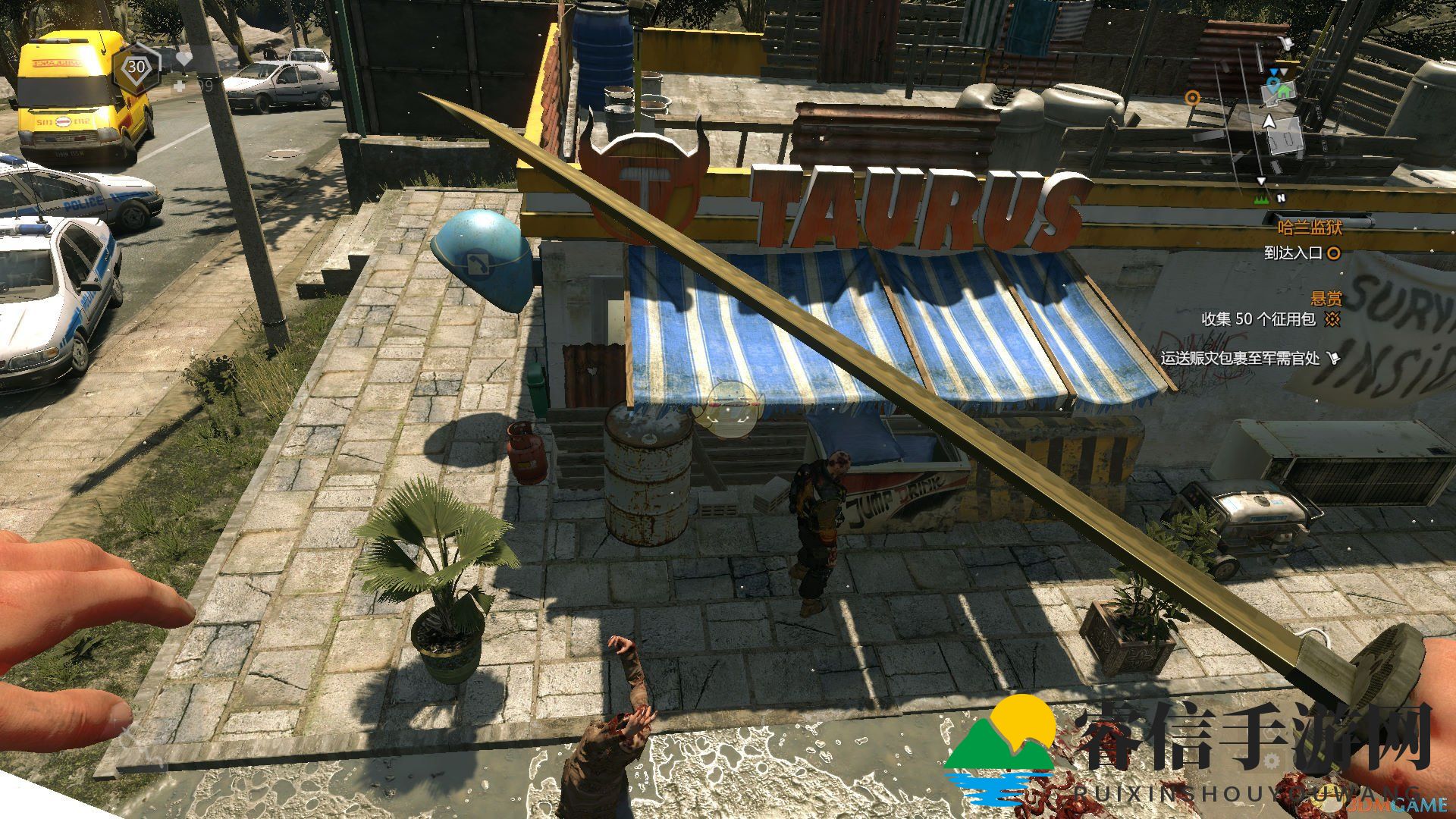This screenshot has width=1456, height=819.
Task: Select the orange objective ring on minimap
Action: (x=1193, y=97)
